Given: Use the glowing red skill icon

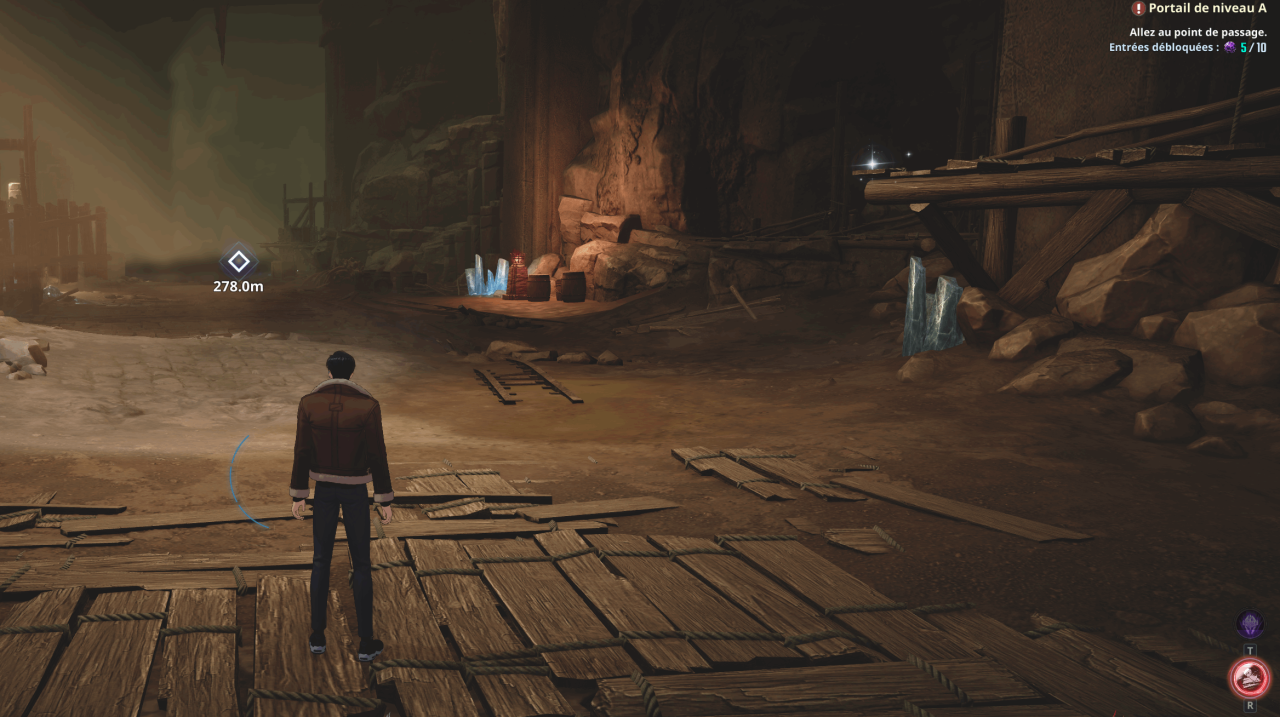Looking at the screenshot, I should click(1249, 677).
